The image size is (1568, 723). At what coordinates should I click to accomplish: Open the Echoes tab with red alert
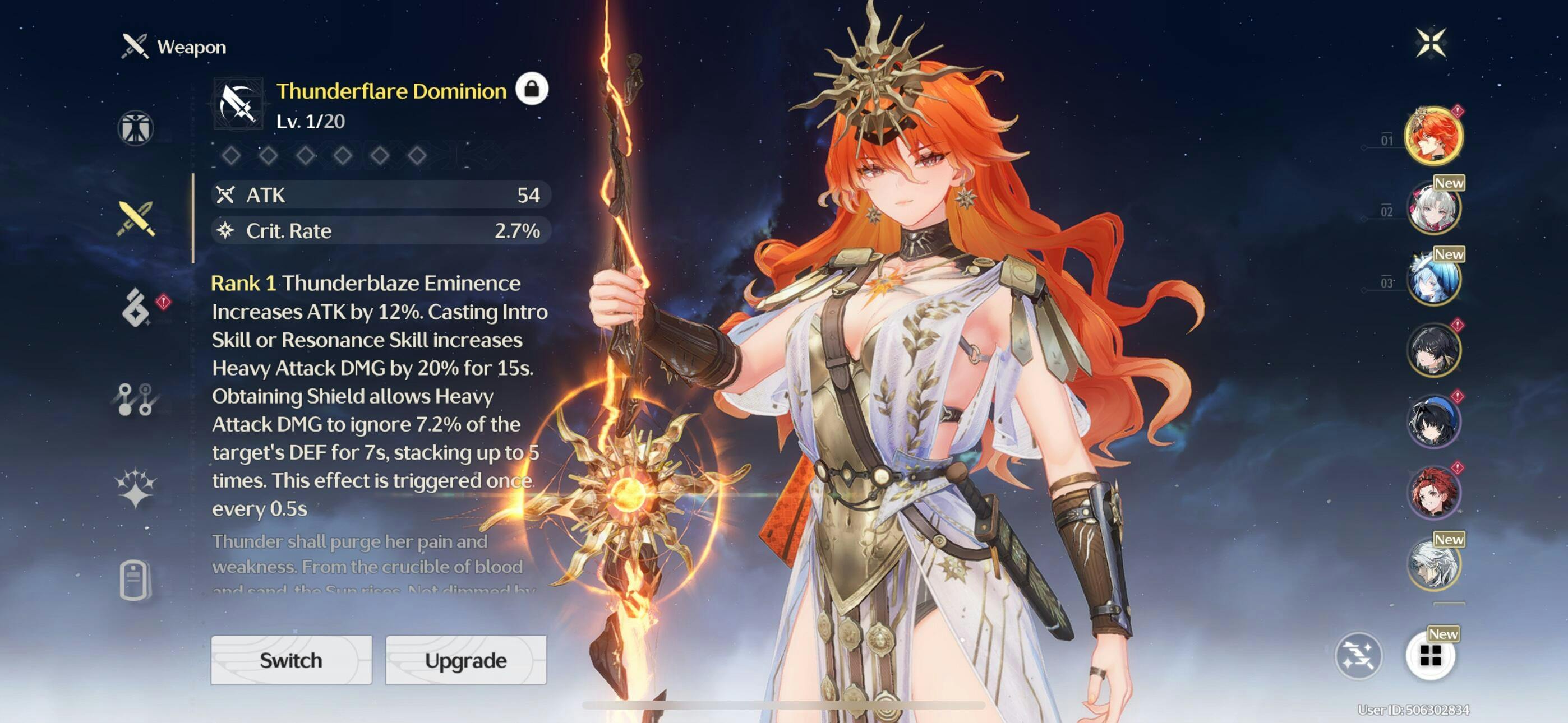(x=136, y=307)
